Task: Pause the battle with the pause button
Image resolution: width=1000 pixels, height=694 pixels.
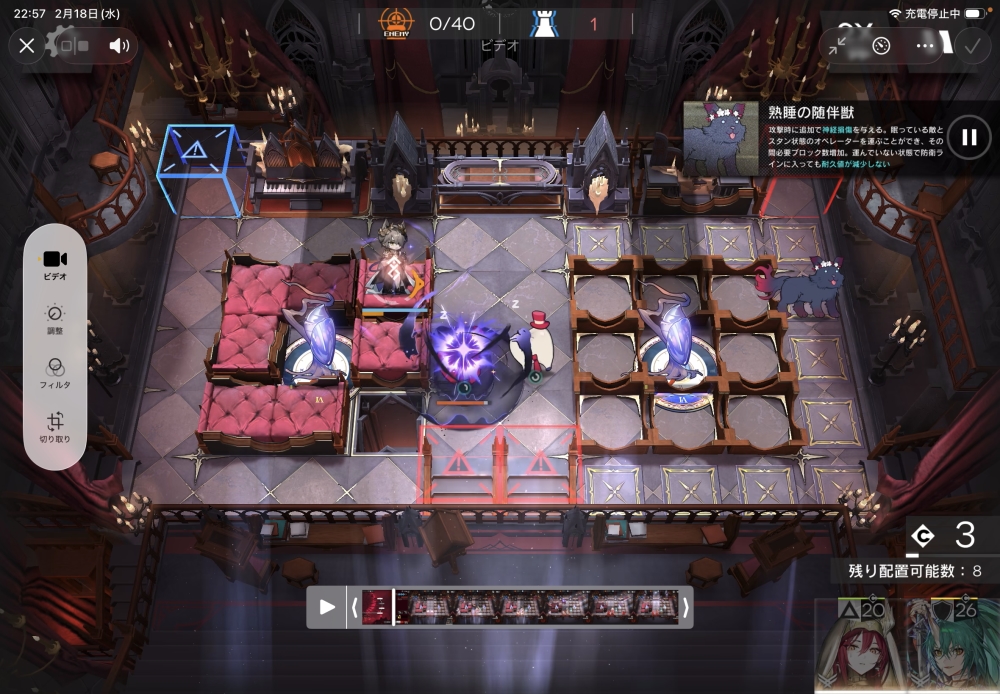Action: [968, 138]
